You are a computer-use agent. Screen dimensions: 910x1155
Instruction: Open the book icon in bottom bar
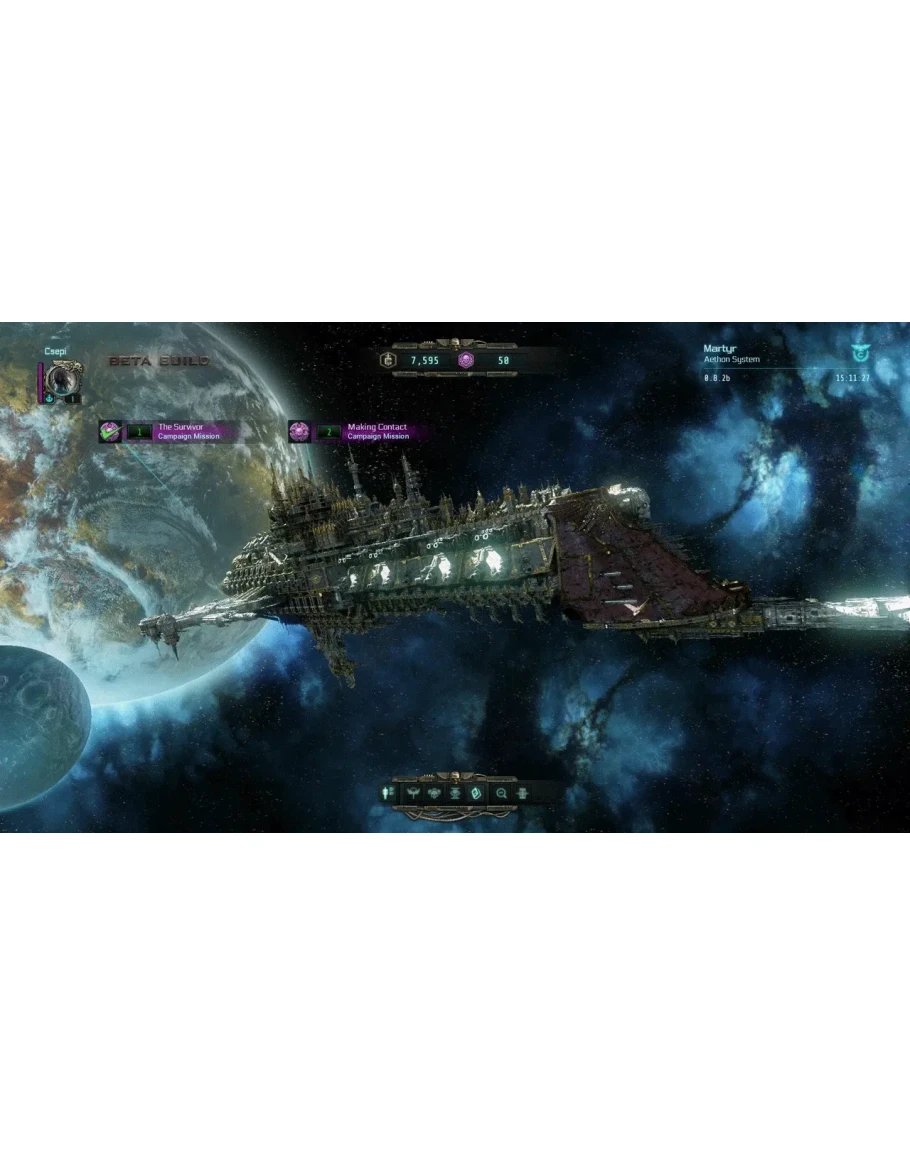coord(477,793)
